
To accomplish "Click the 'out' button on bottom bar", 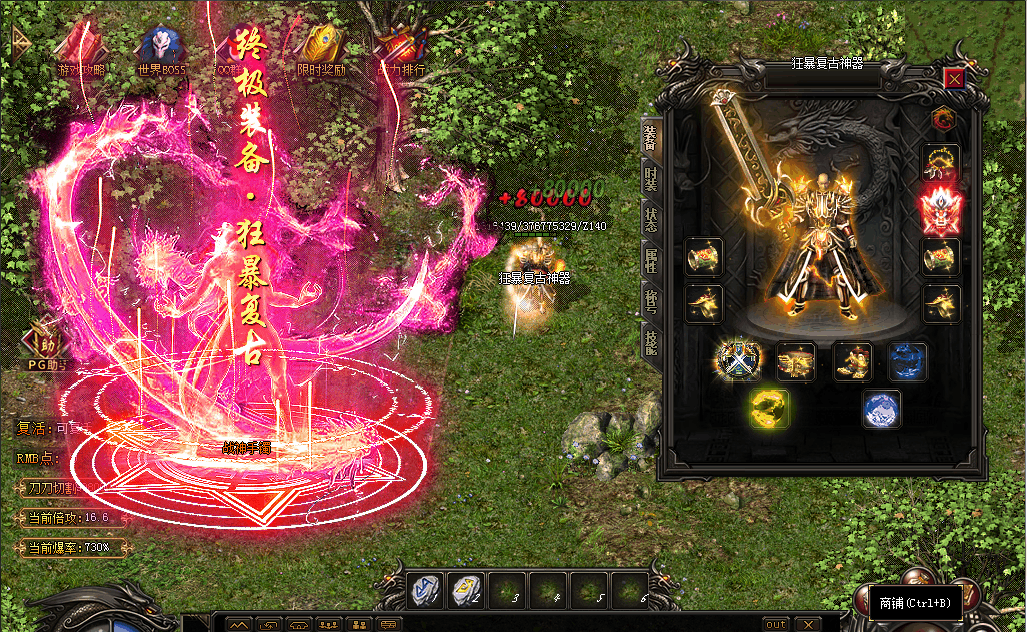I will (777, 624).
